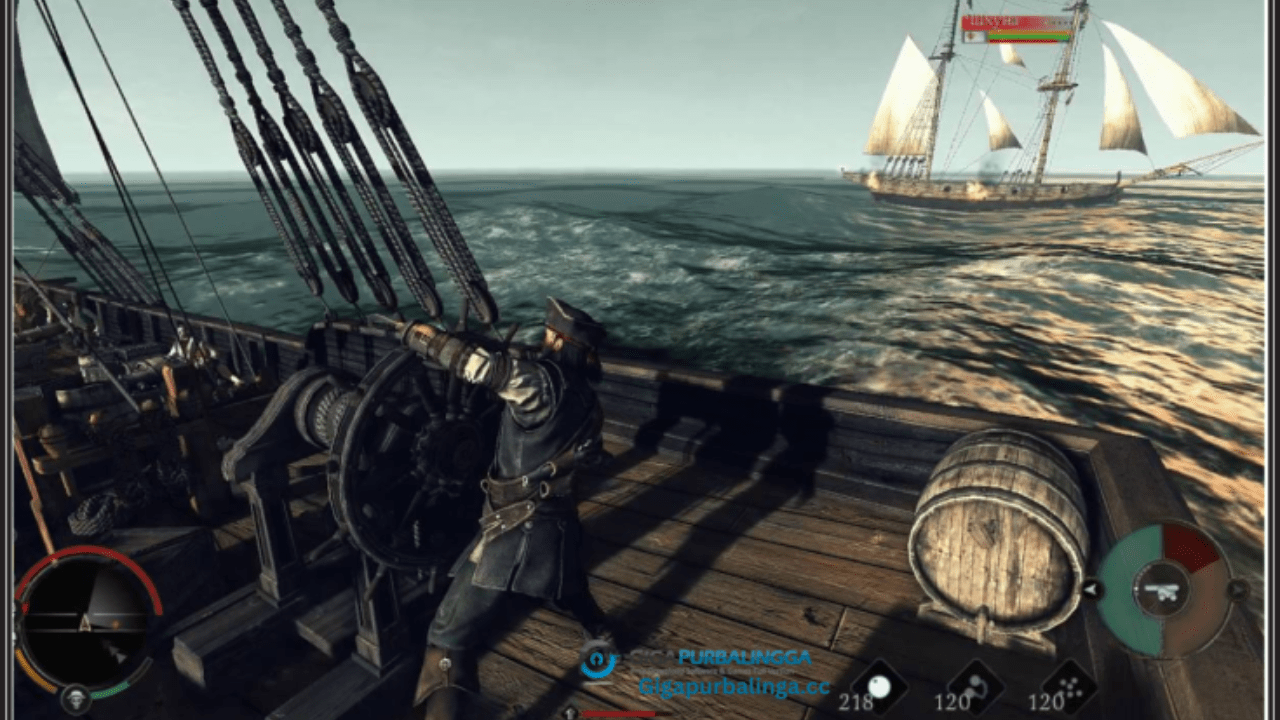Viewport: 1280px width, 720px height.
Task: Select the enemy ship's nameplate
Action: click(1015, 22)
